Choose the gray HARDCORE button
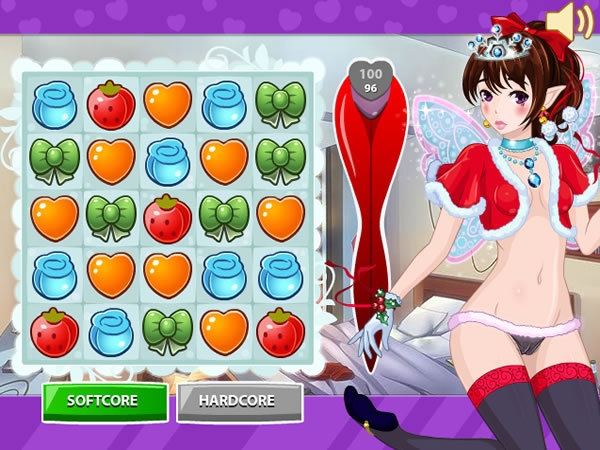The image size is (600, 450). click(239, 401)
